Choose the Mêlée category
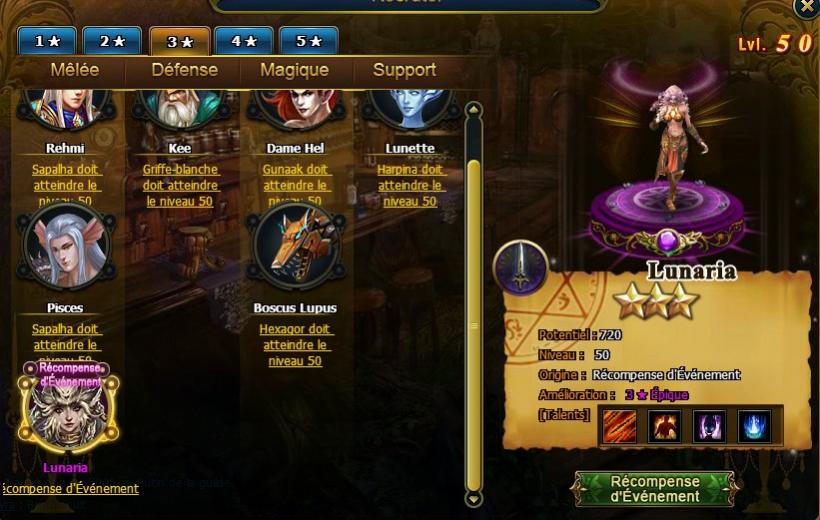820x520 pixels. 75,70
